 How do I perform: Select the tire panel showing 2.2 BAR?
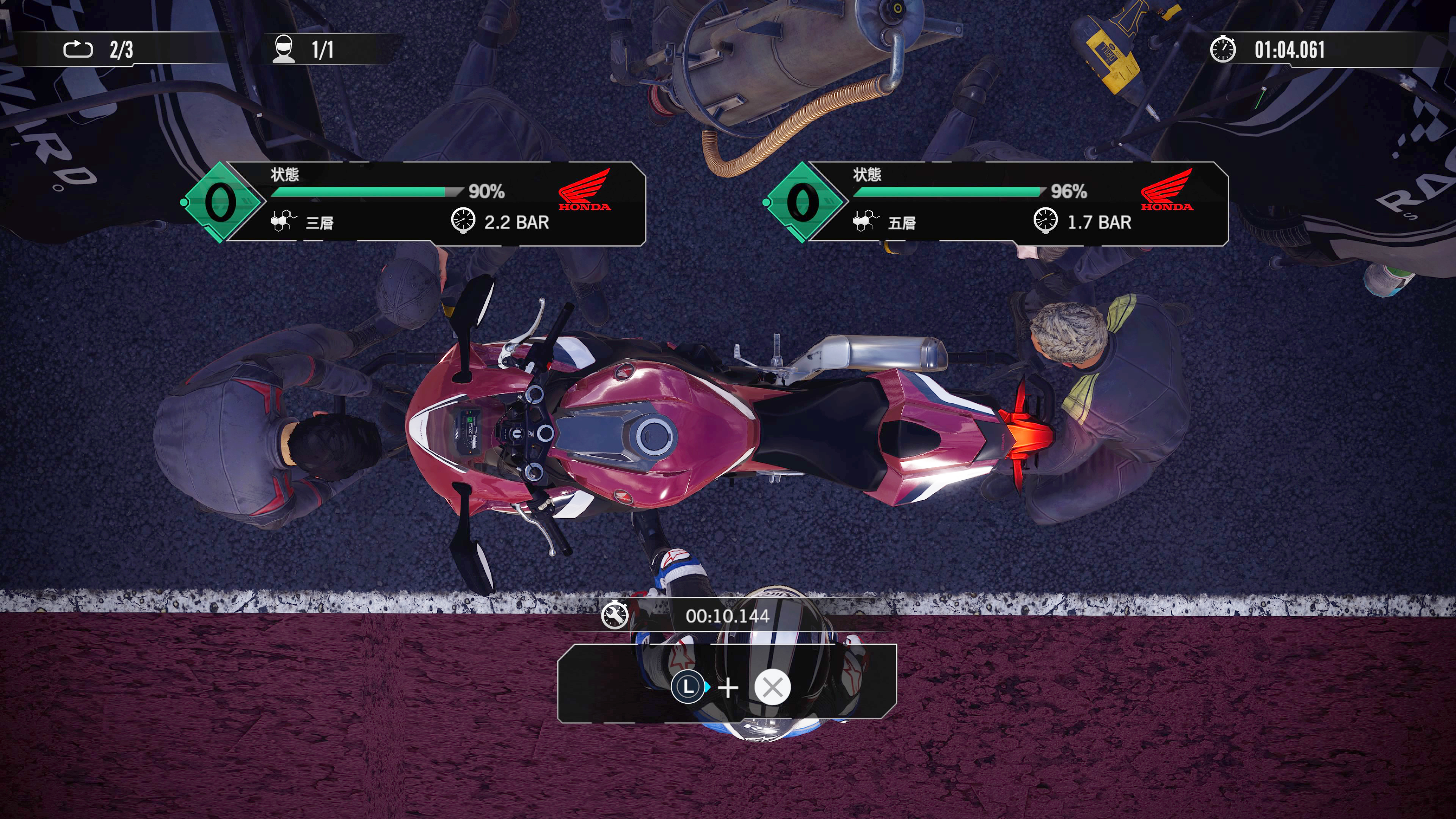click(x=435, y=204)
